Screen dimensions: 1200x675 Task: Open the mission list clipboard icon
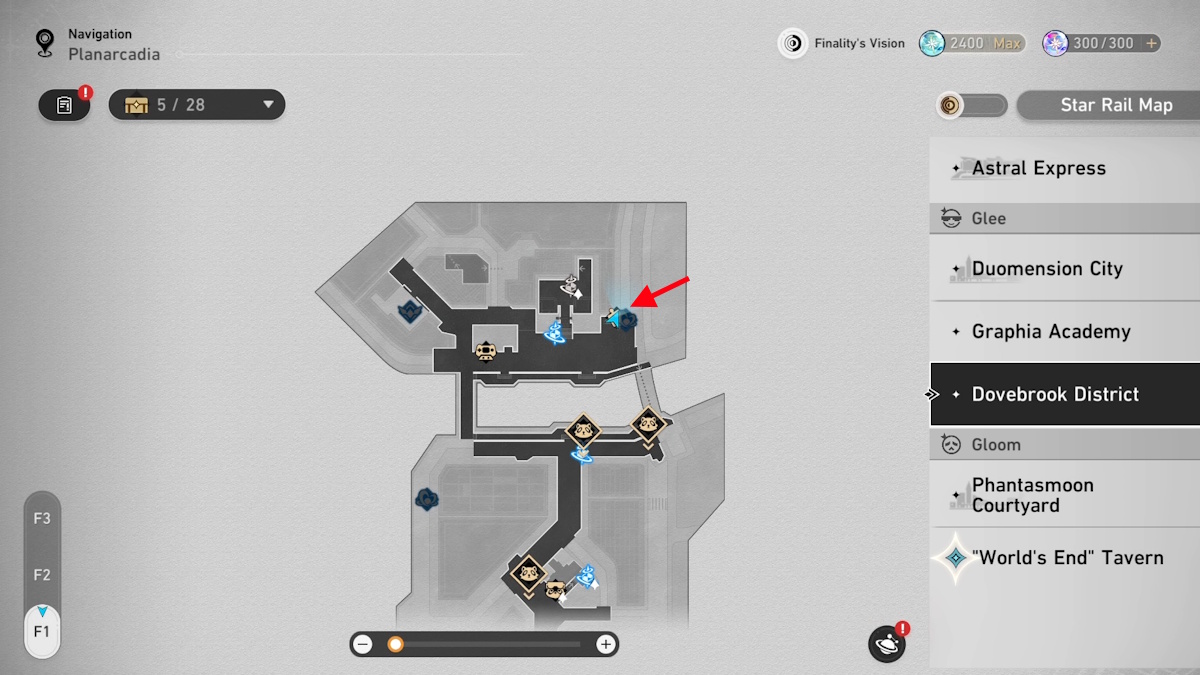[64, 105]
